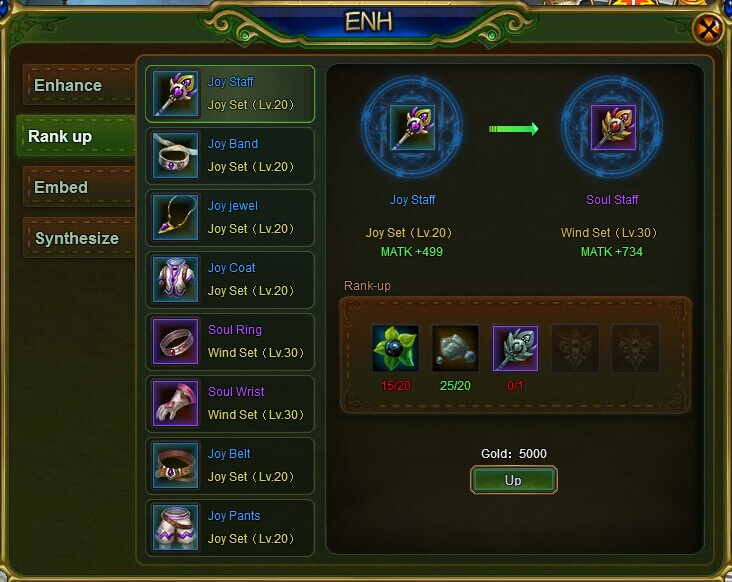This screenshot has height=582, width=732.
Task: Inspect the Soul Staff result icon
Action: click(613, 128)
